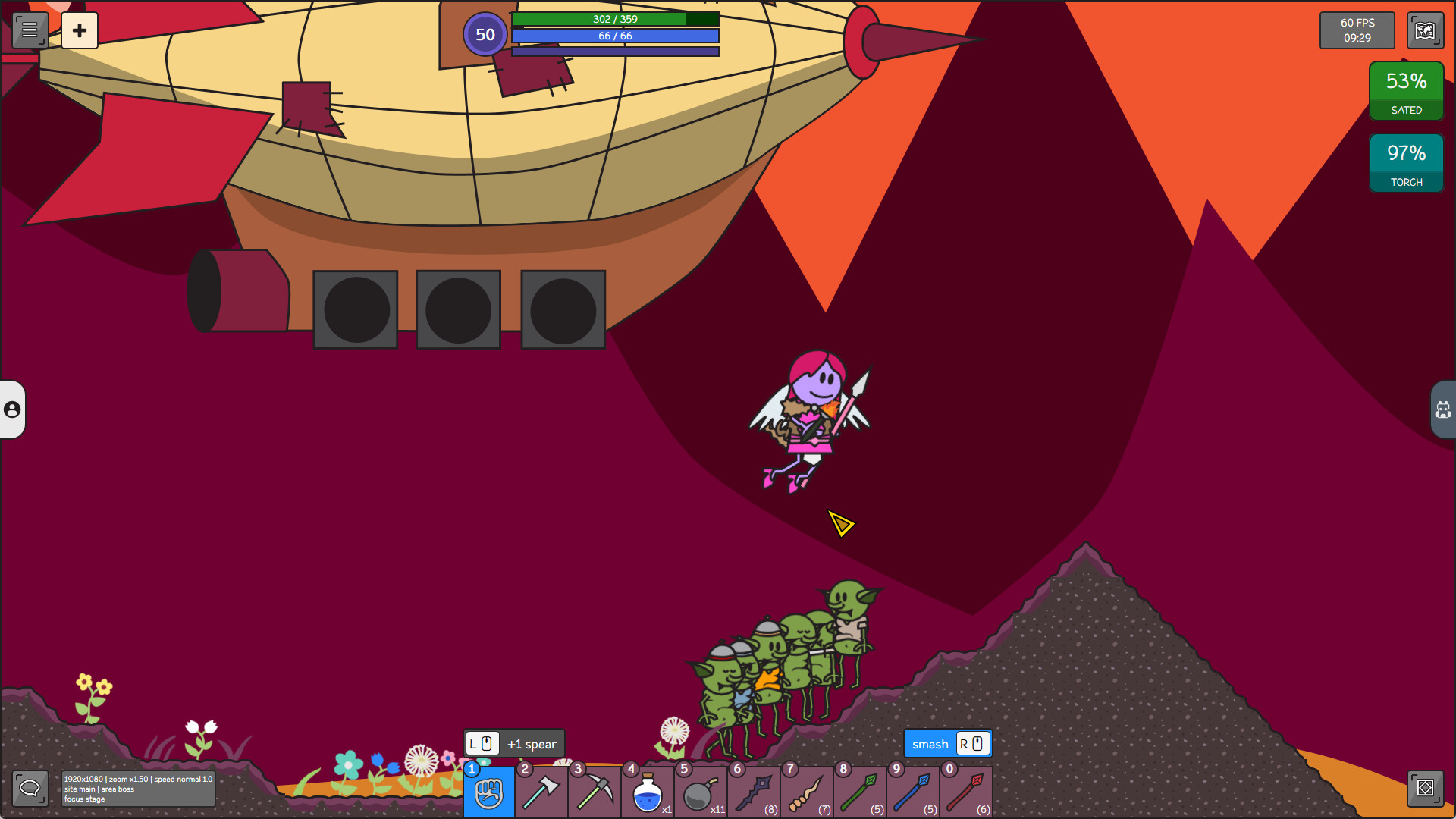Toggle the quest log panel top-left
The image size is (1456, 819).
pyautogui.click(x=29, y=30)
